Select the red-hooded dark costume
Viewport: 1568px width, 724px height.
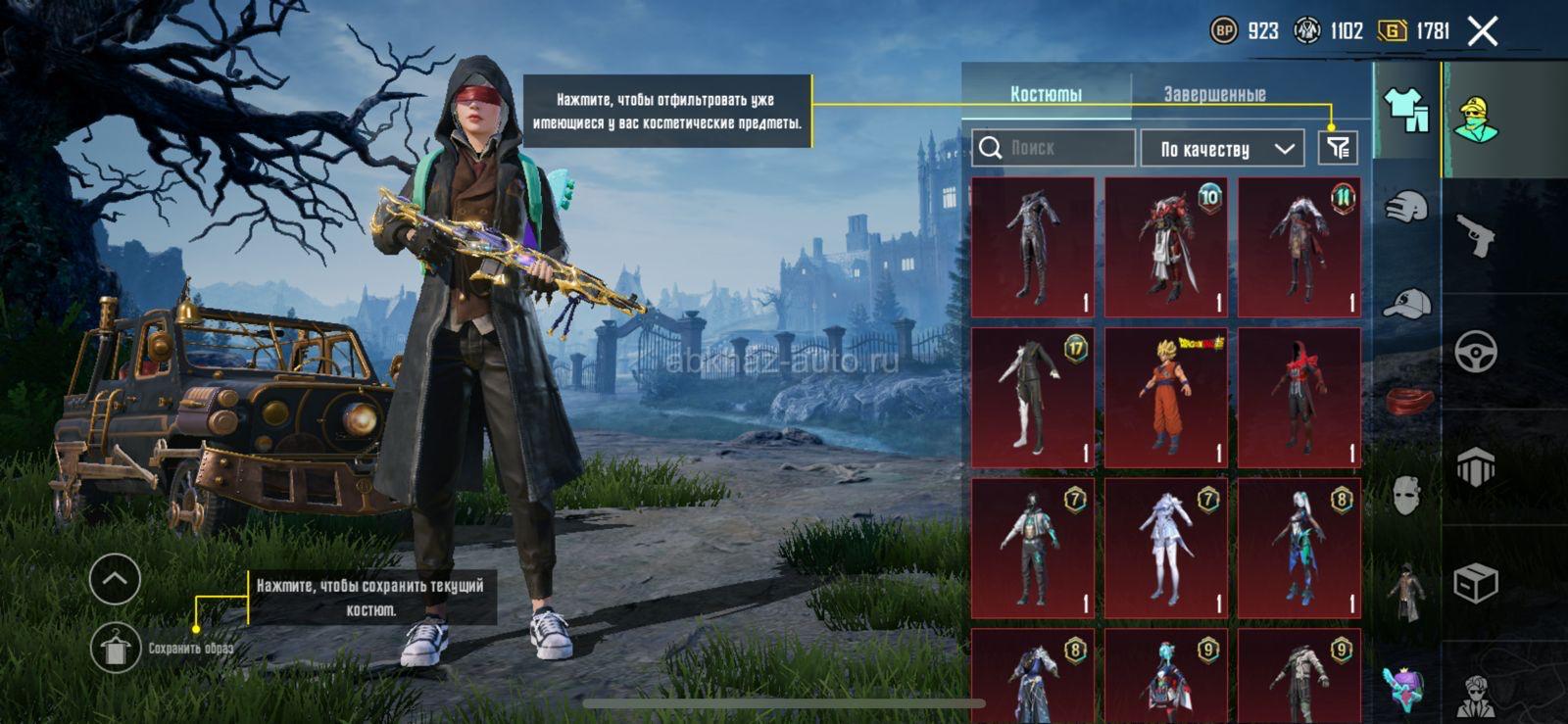[x=1299, y=397]
